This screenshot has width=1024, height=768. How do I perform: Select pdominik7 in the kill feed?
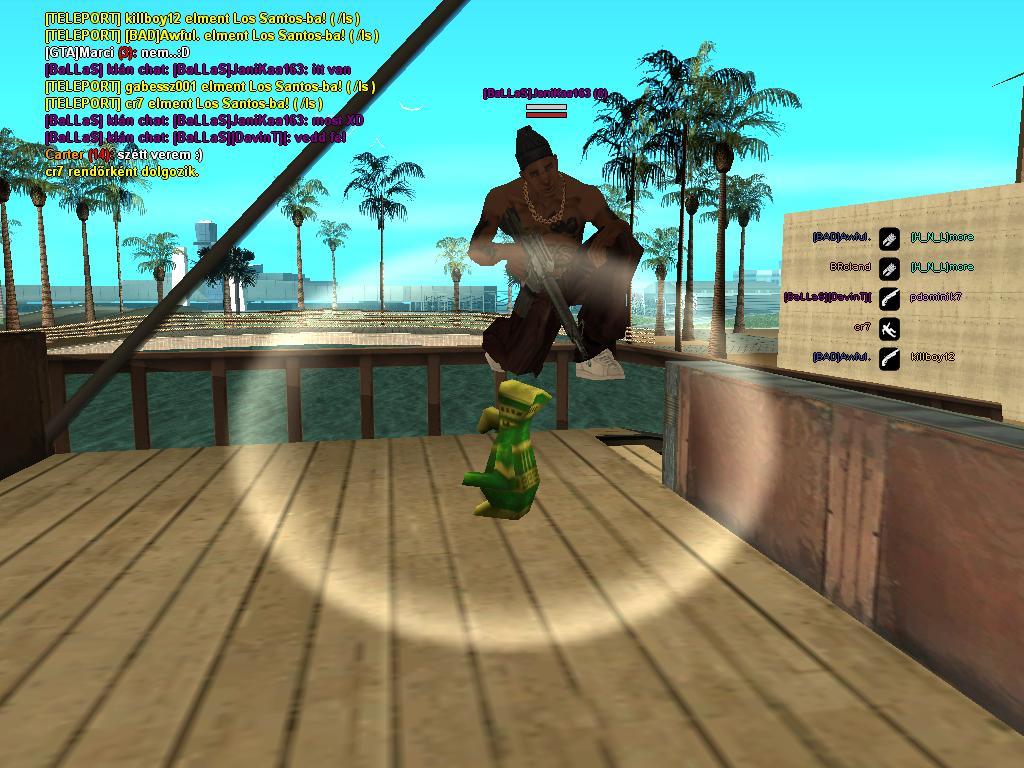pos(936,298)
